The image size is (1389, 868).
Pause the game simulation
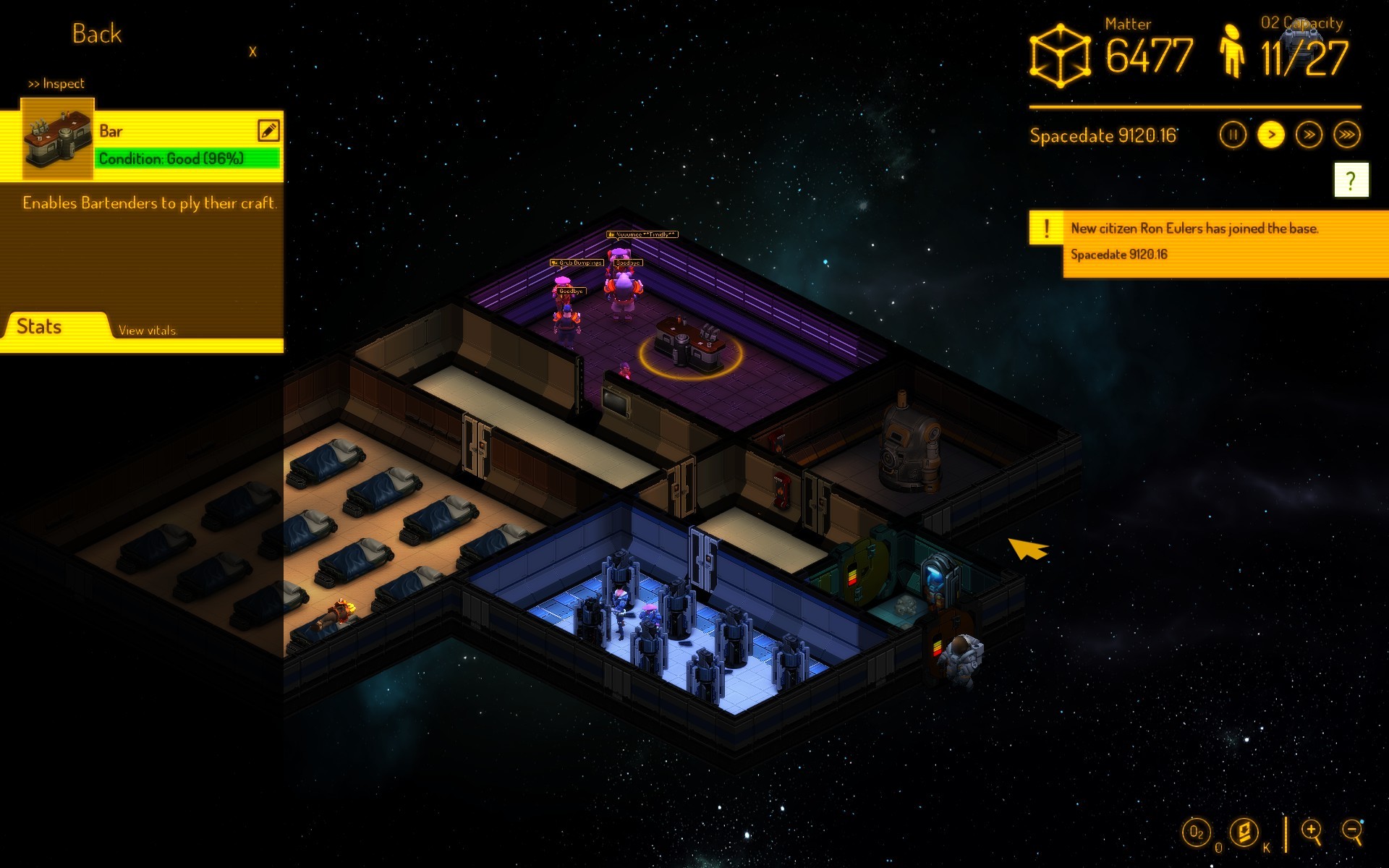(x=1232, y=135)
